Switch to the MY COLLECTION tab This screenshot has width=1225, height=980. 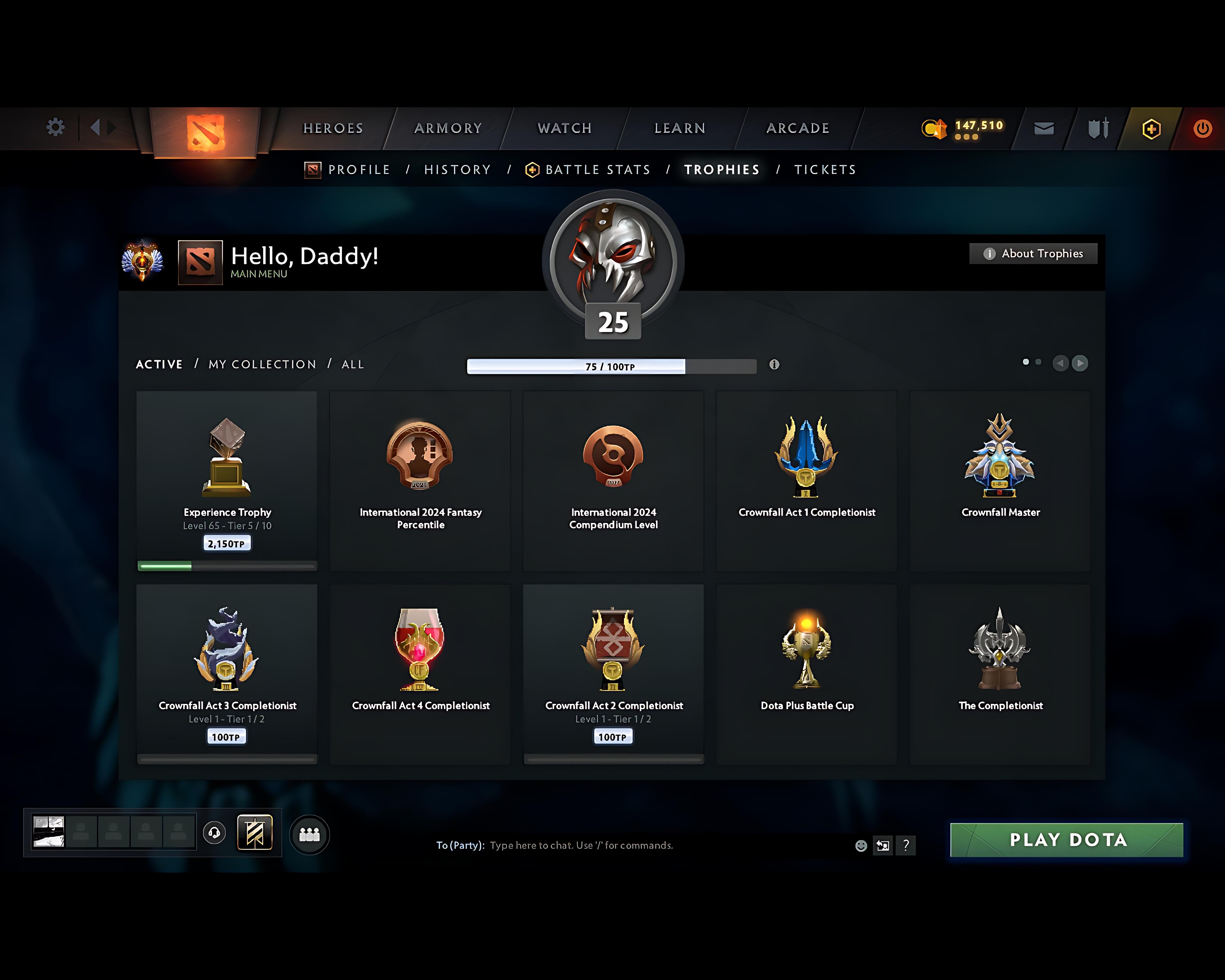tap(262, 364)
